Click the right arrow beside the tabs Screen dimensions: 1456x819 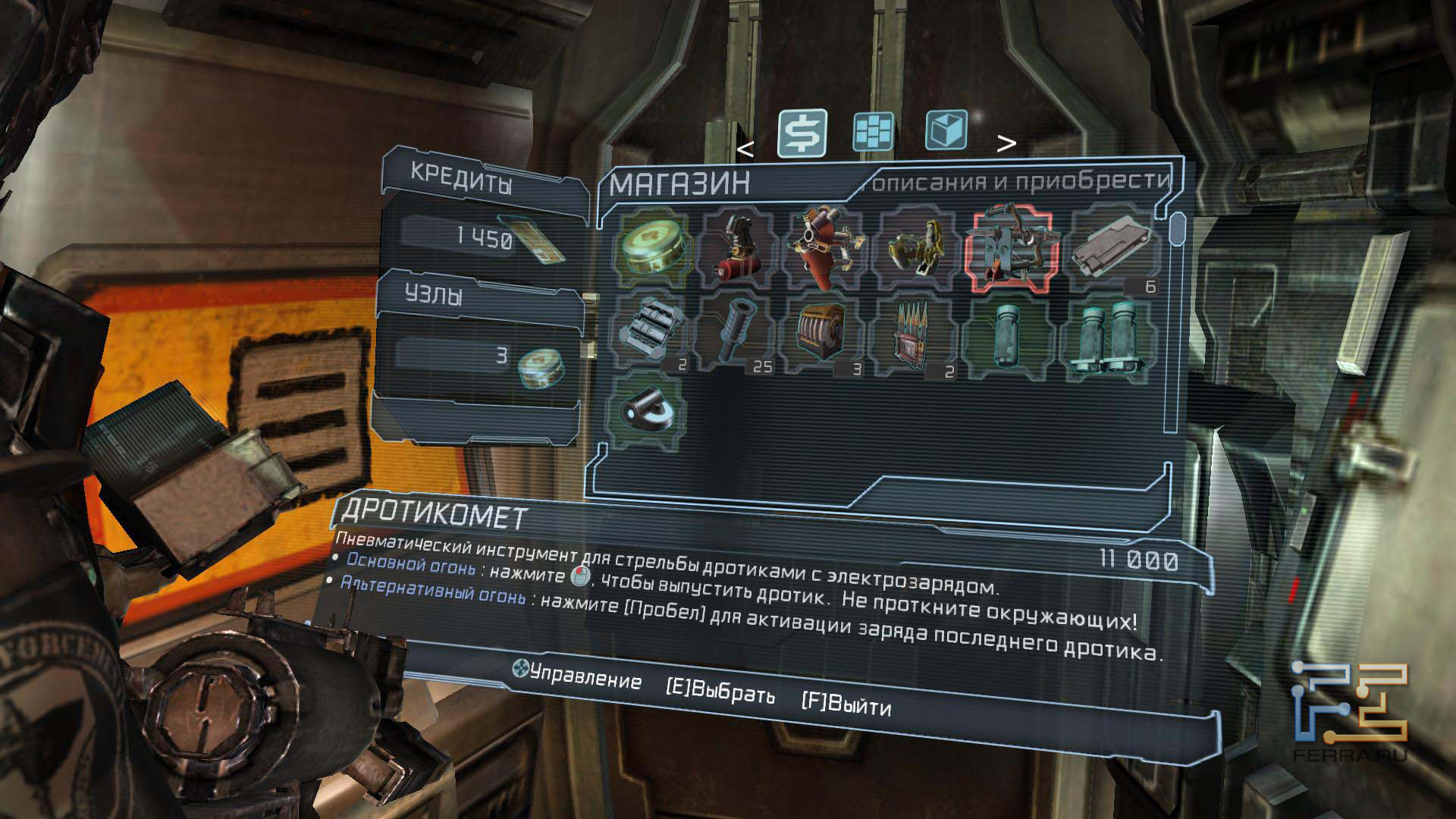(x=1006, y=143)
